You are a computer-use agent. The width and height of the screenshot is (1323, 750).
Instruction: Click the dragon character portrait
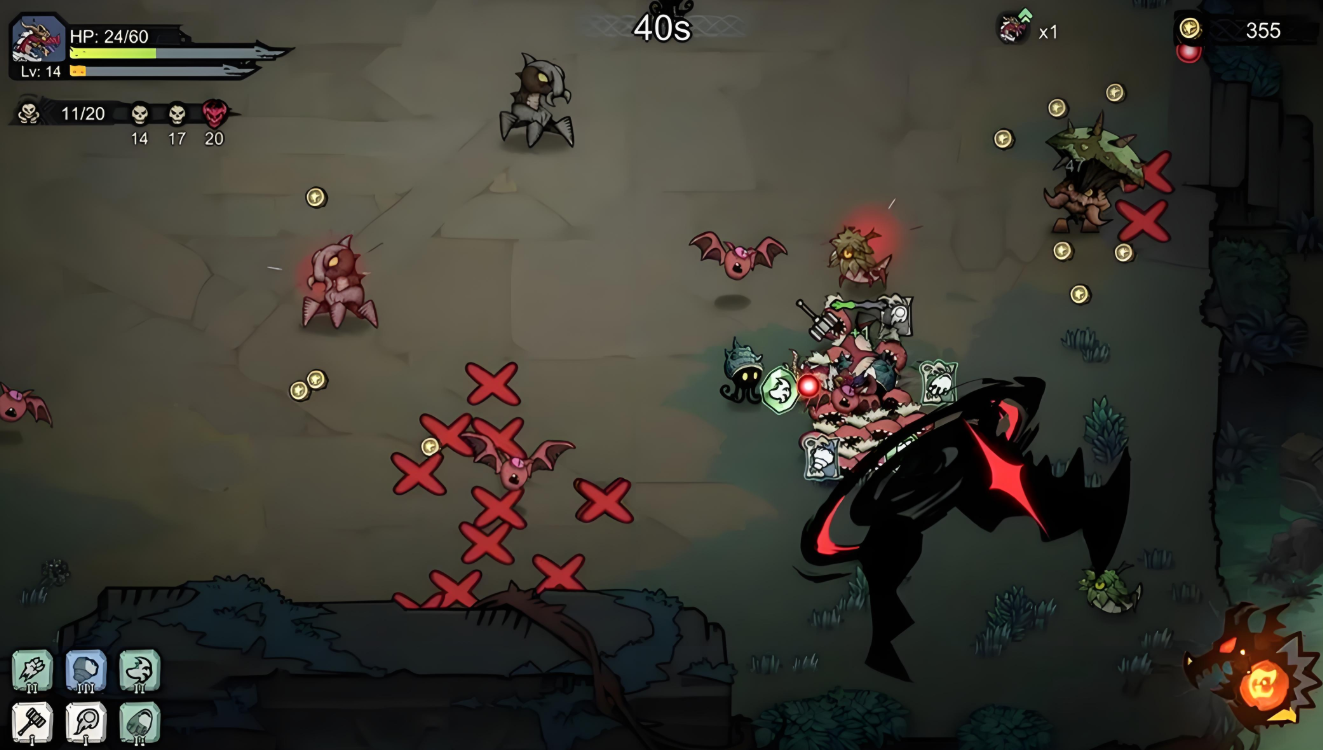38,41
